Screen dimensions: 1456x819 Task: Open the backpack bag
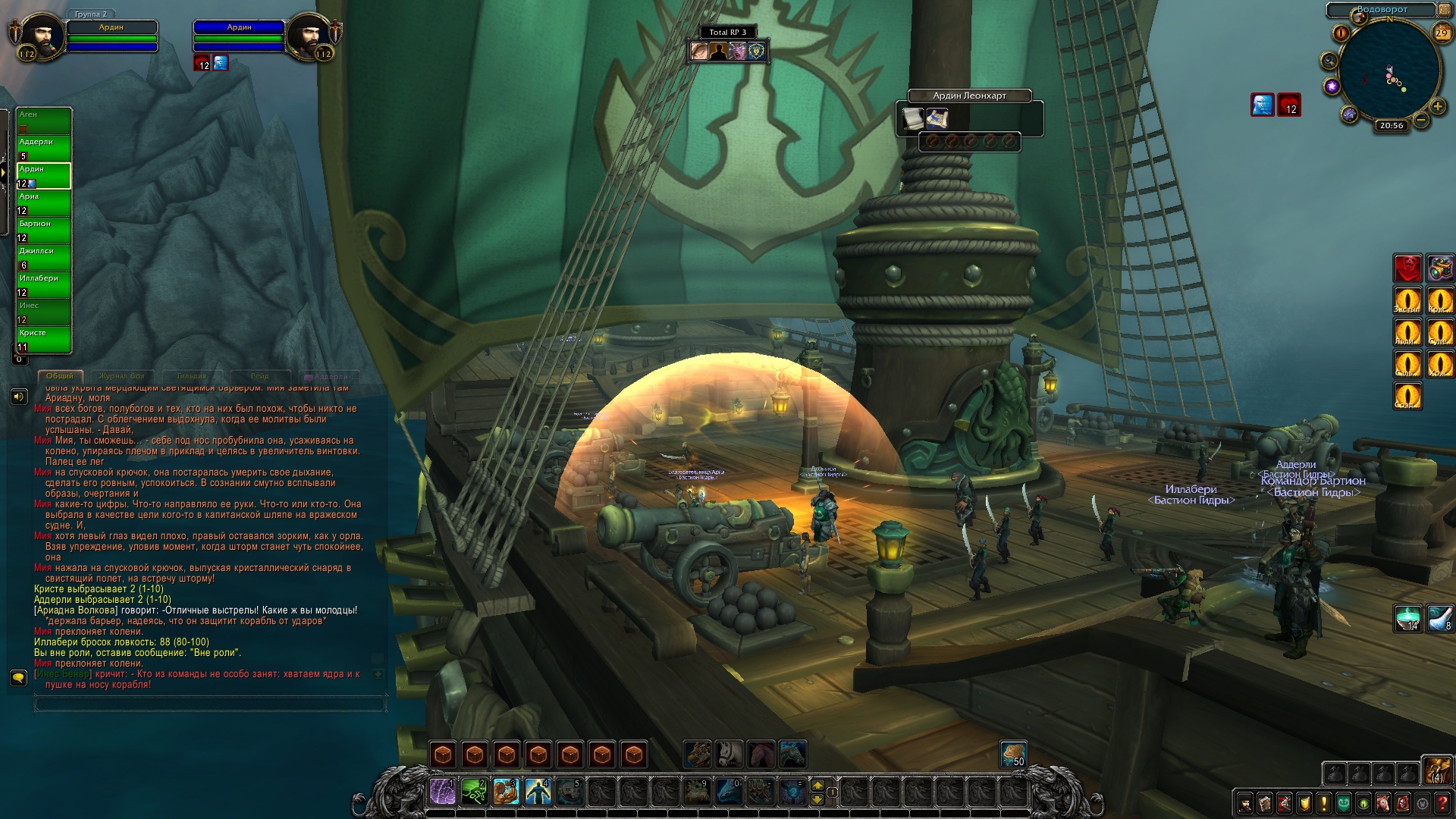pos(1437,770)
